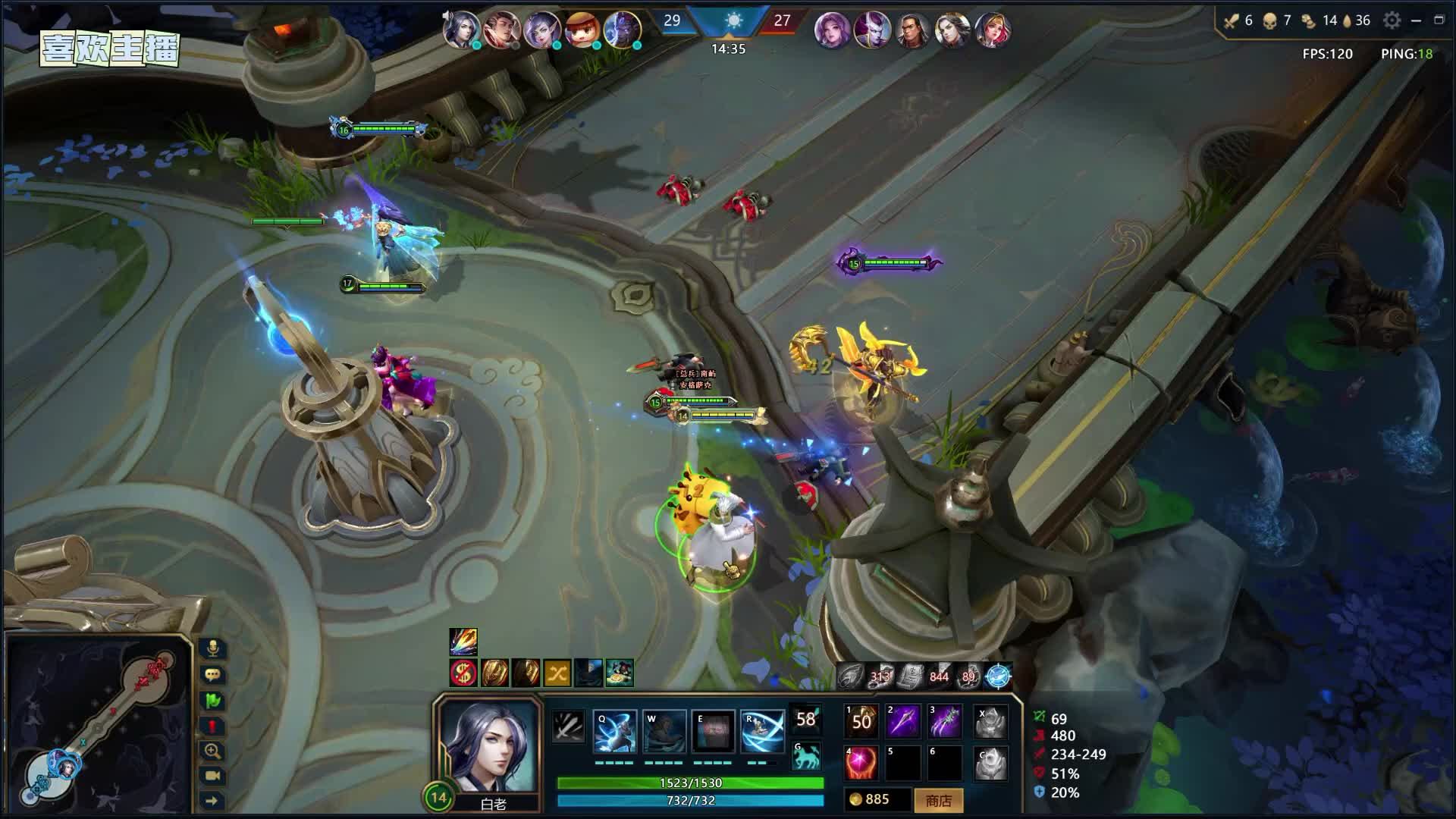Image resolution: width=1456 pixels, height=819 pixels.
Task: Trigger the E ability
Action: pyautogui.click(x=714, y=732)
